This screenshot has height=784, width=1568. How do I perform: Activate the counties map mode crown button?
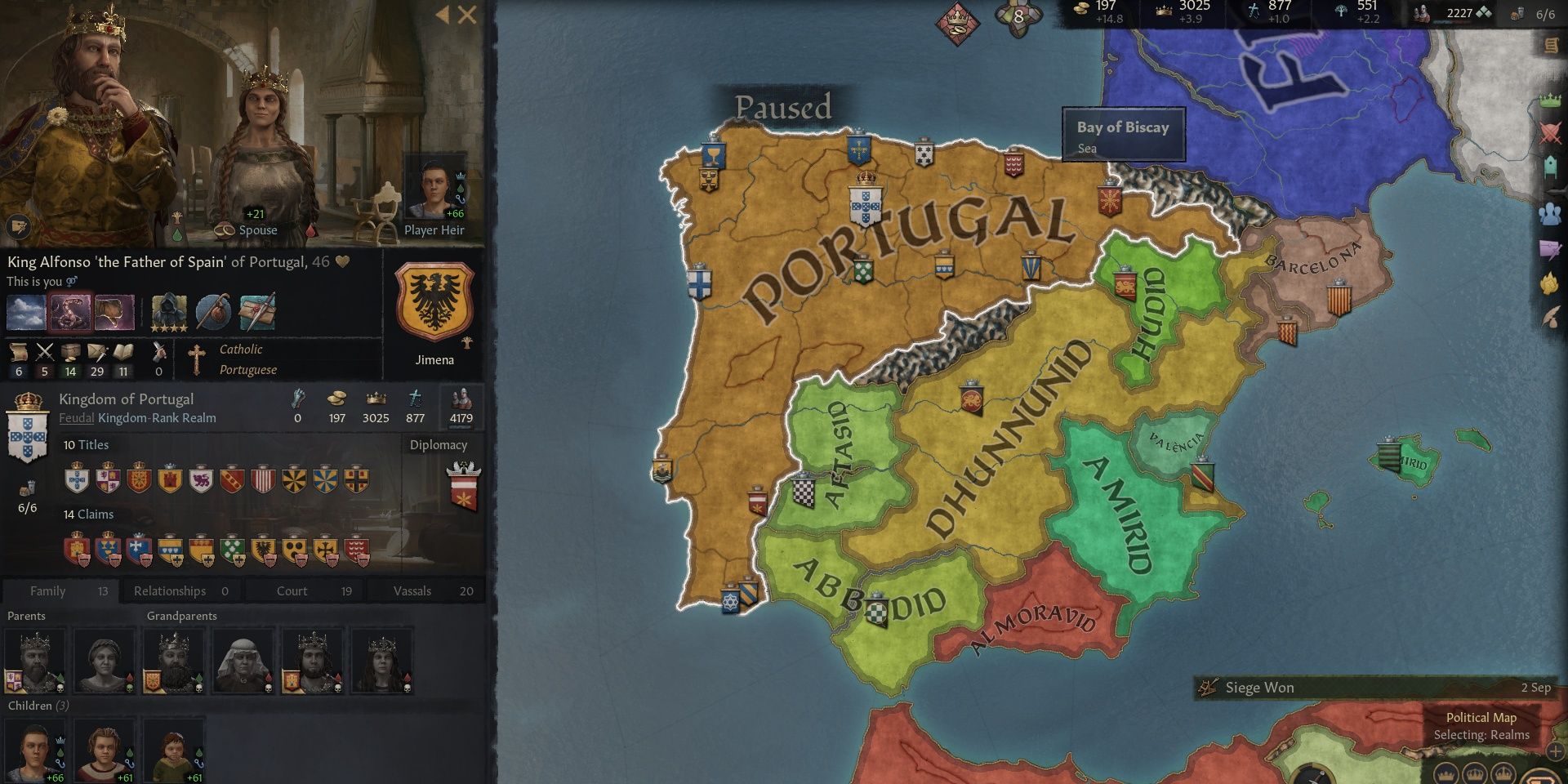pyautogui.click(x=1445, y=776)
